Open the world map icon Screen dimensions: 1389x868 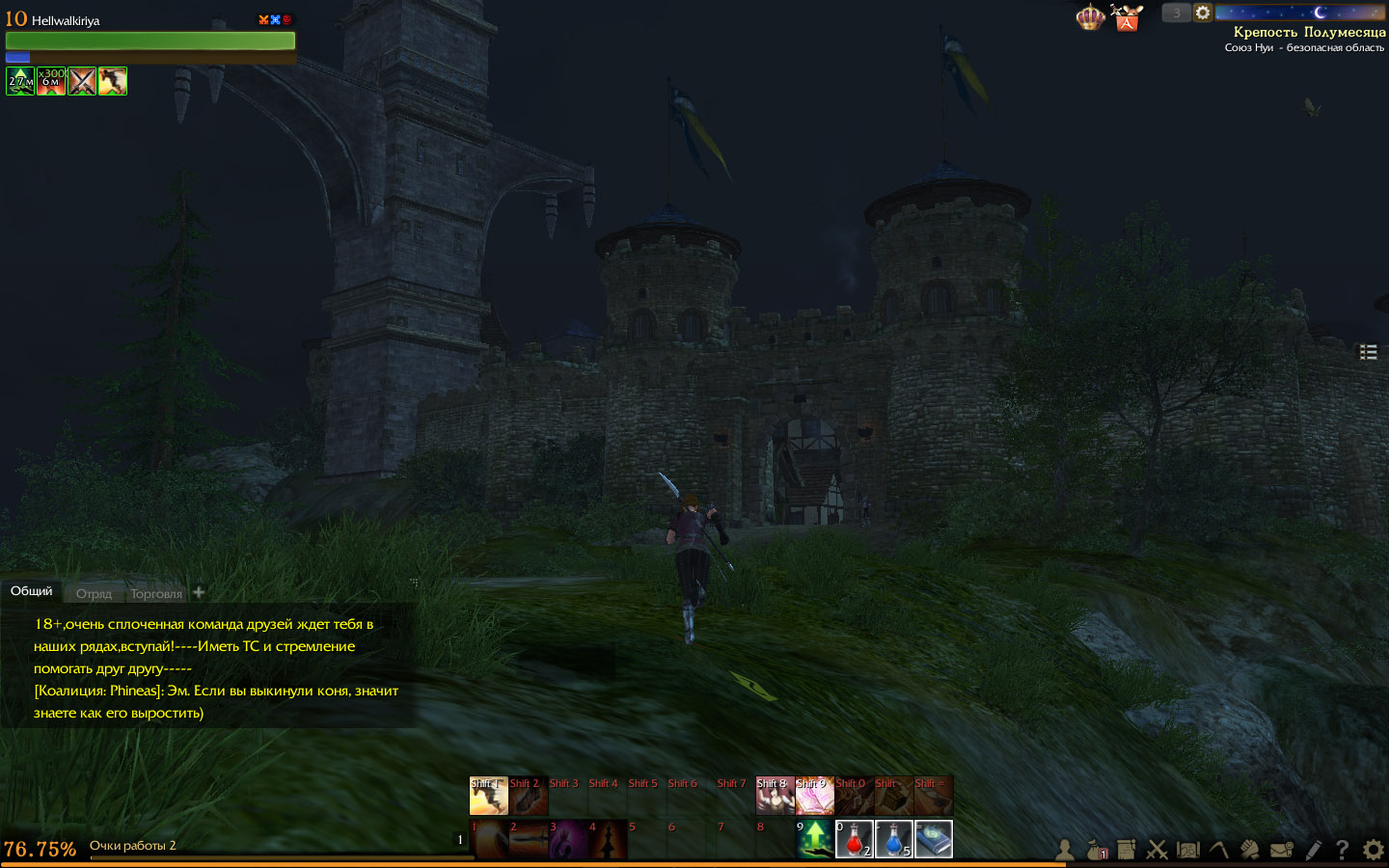click(1188, 850)
